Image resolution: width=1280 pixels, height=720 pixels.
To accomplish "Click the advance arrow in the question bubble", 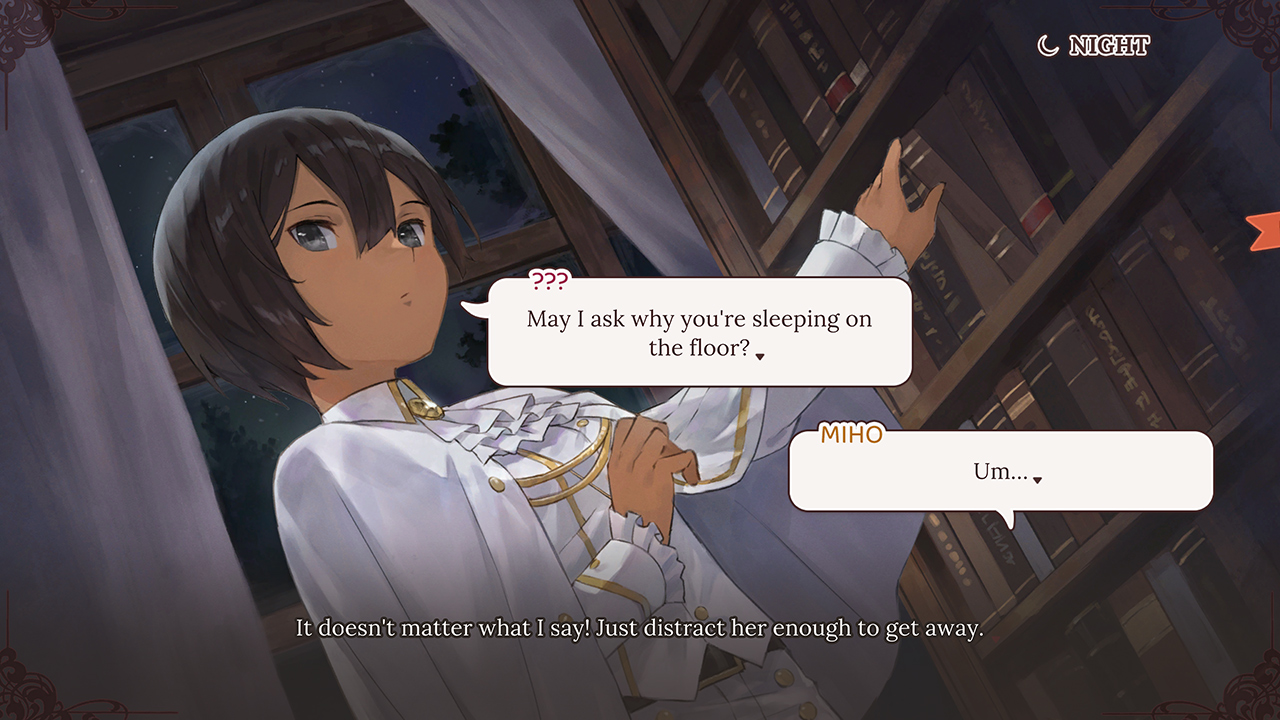I will point(760,355).
